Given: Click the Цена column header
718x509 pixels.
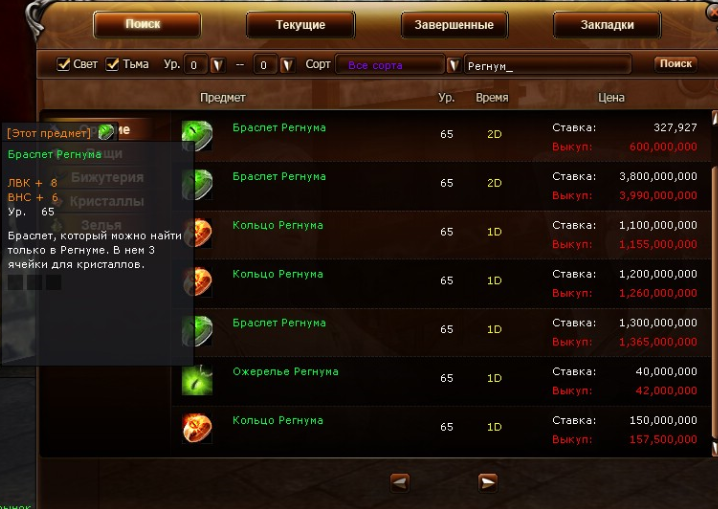Looking at the screenshot, I should pyautogui.click(x=611, y=98).
